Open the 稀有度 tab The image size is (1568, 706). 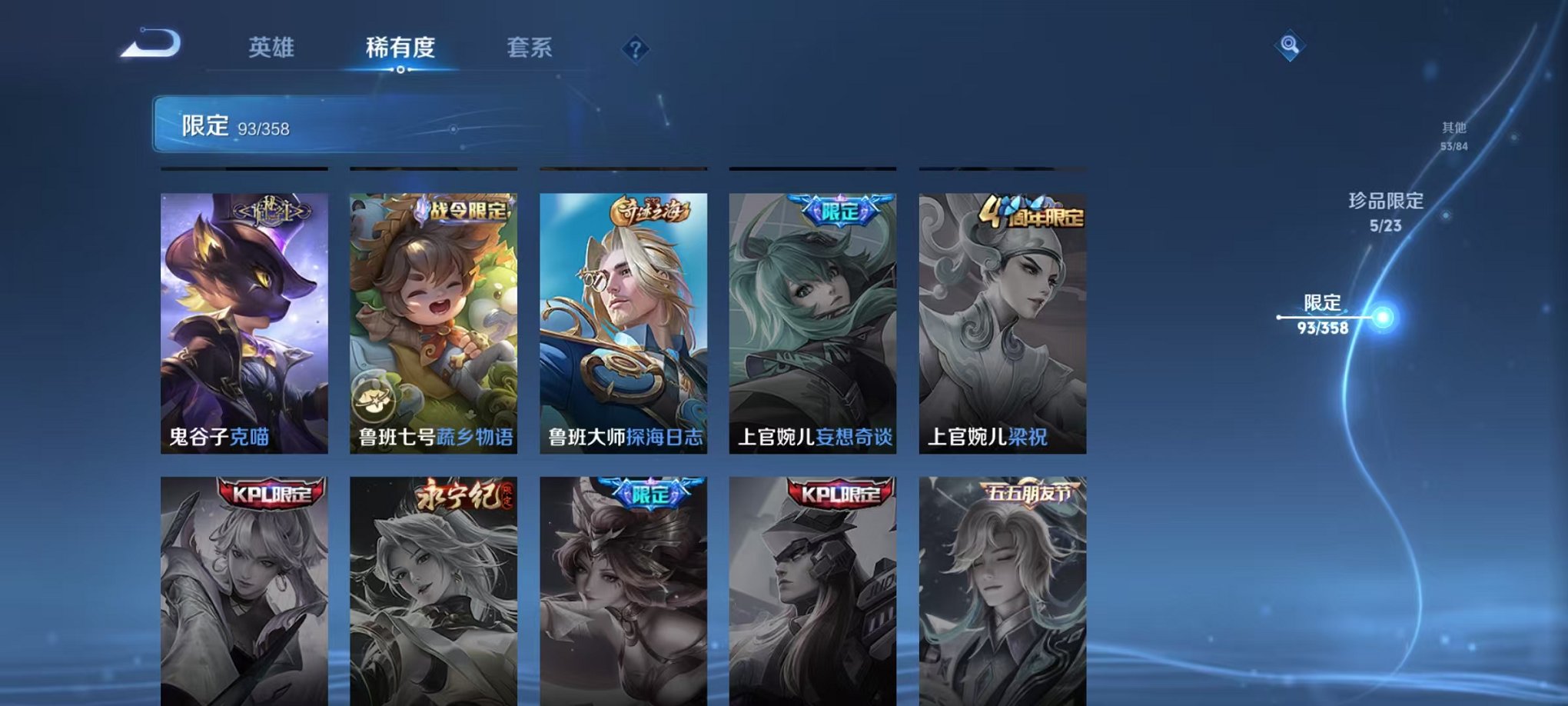click(x=400, y=48)
